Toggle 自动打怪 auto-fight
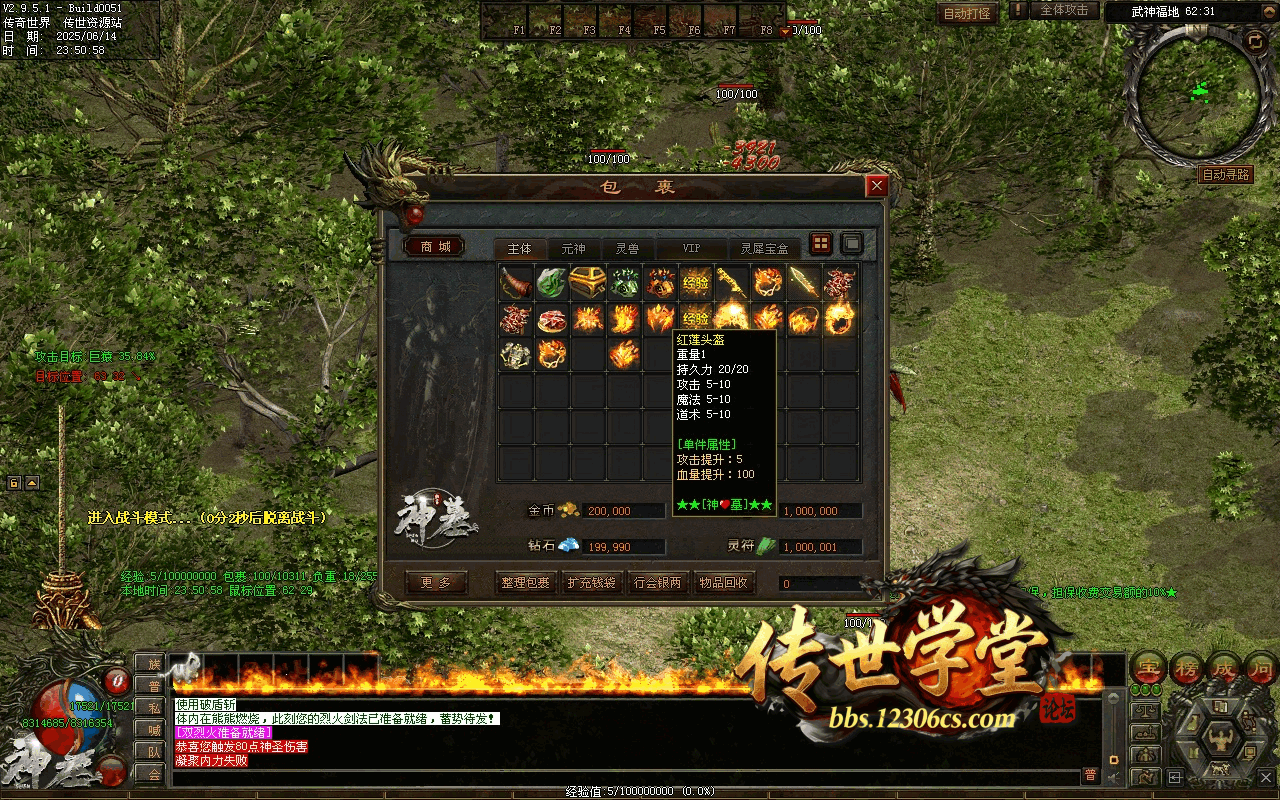The image size is (1280, 800). click(x=967, y=13)
